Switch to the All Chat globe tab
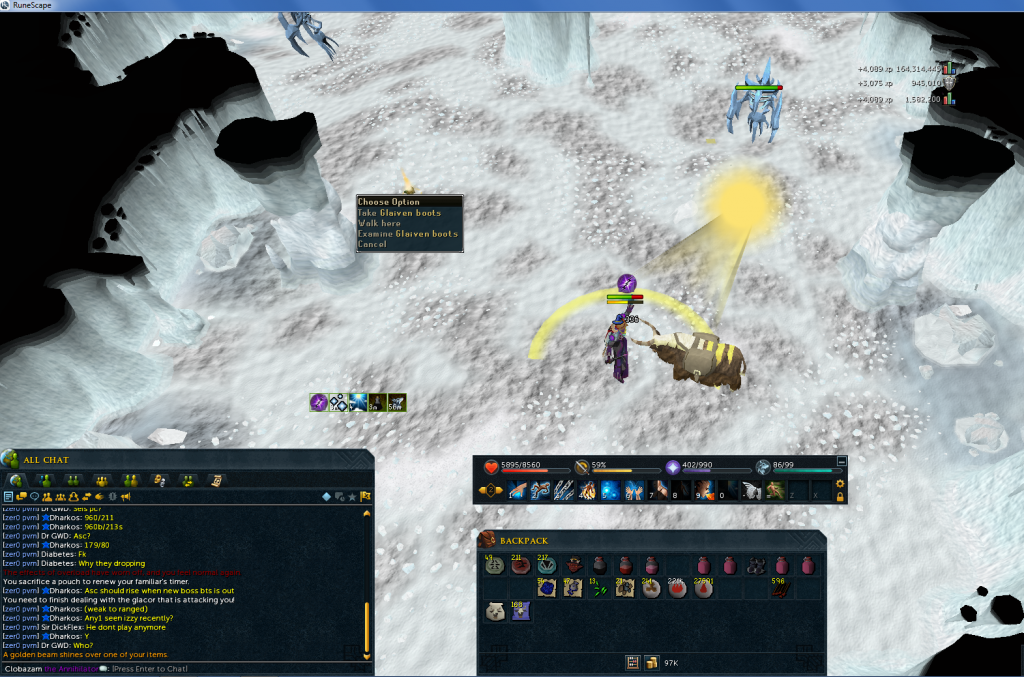Image resolution: width=1024 pixels, height=677 pixels. click(17, 480)
